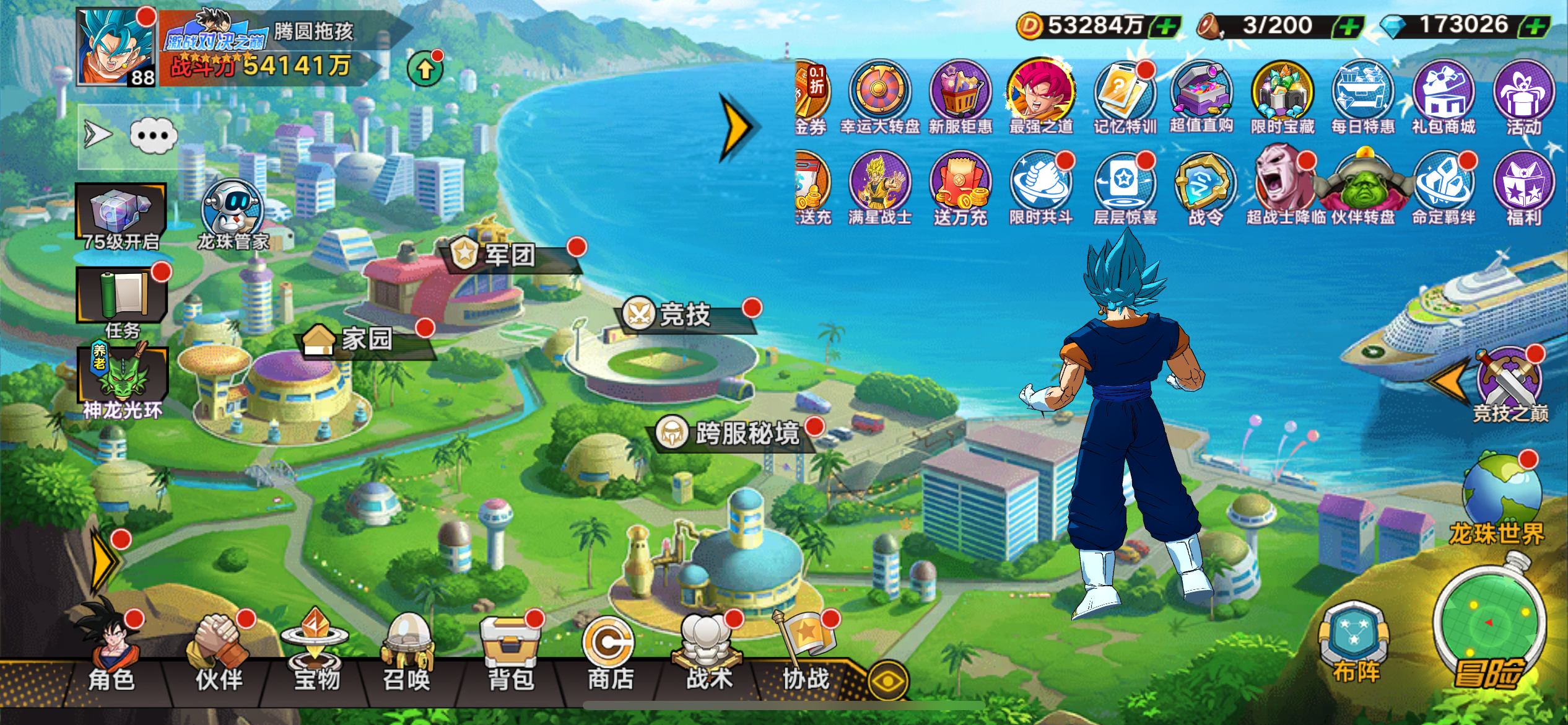
Task: Open the 任务 quest scroll
Action: pos(122,296)
